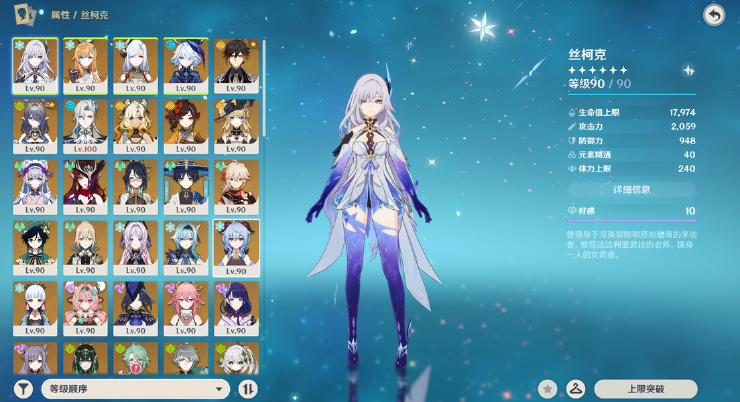740x402 pixels.
Task: Choose Venti's portrait with green beret
Action: [x=36, y=246]
